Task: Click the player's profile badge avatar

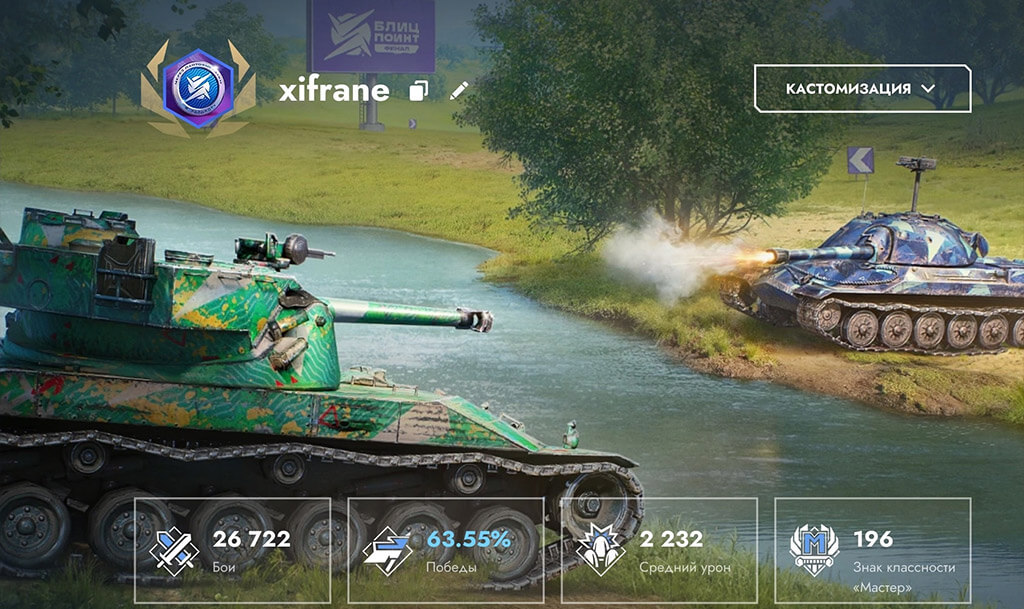Action: click(198, 89)
